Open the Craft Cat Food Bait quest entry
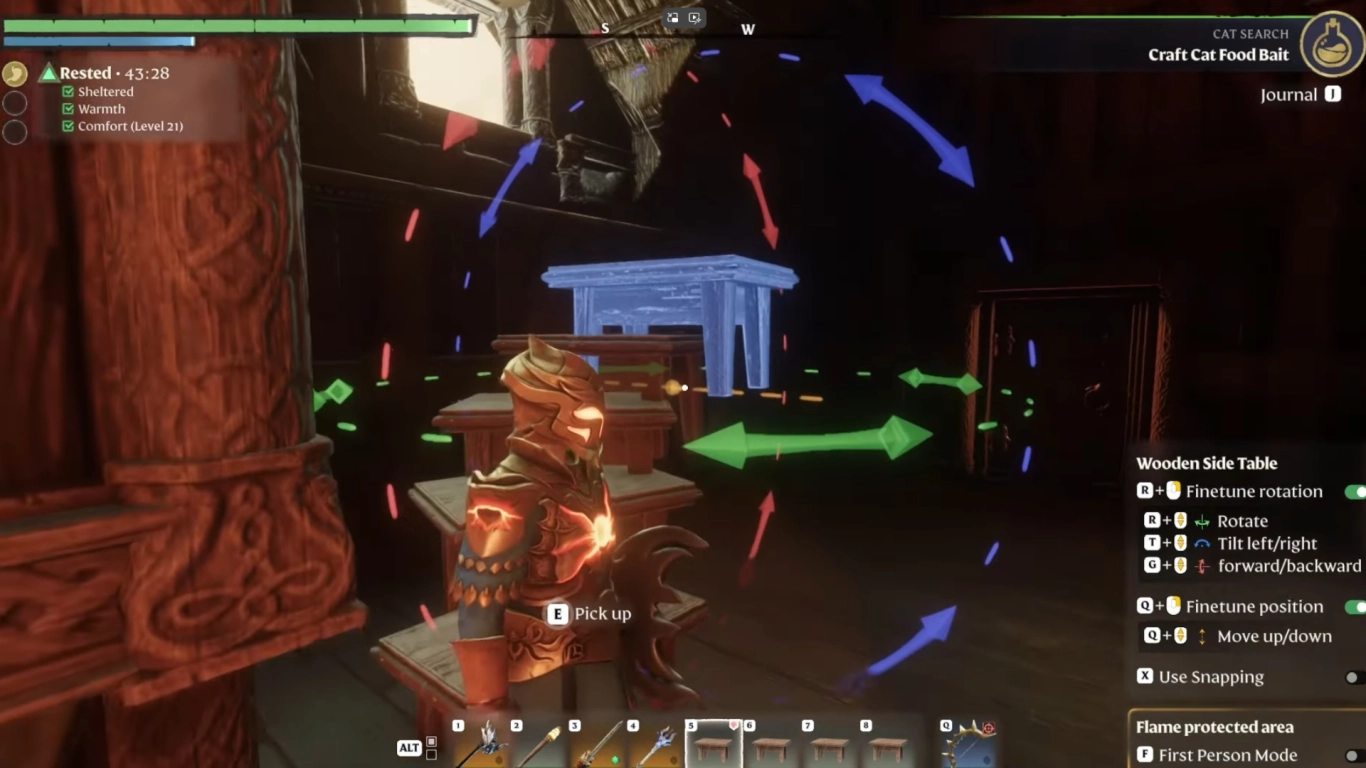This screenshot has height=768, width=1366. 1218,55
